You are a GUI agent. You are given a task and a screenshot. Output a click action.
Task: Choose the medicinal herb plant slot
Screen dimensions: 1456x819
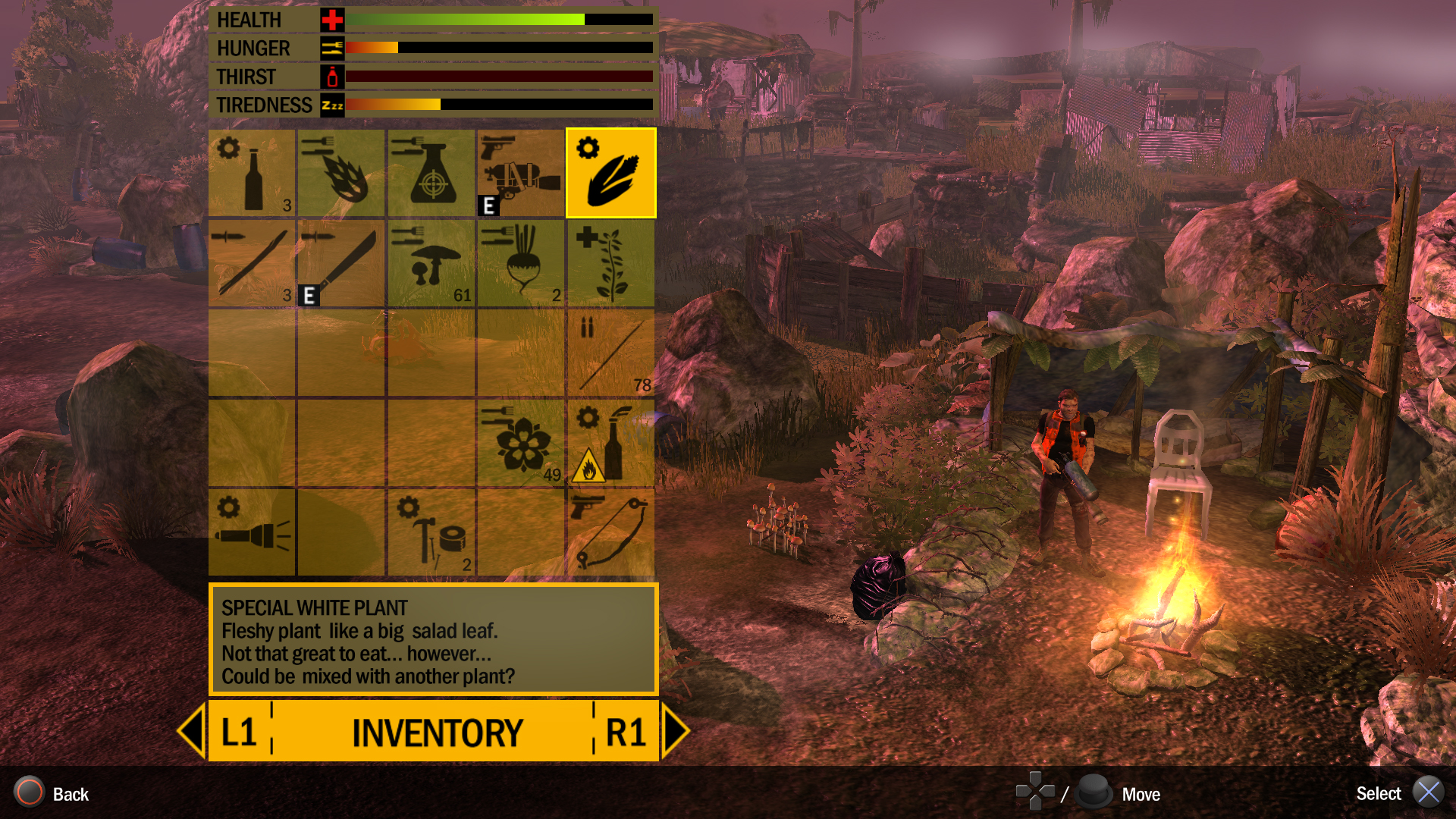click(610, 263)
